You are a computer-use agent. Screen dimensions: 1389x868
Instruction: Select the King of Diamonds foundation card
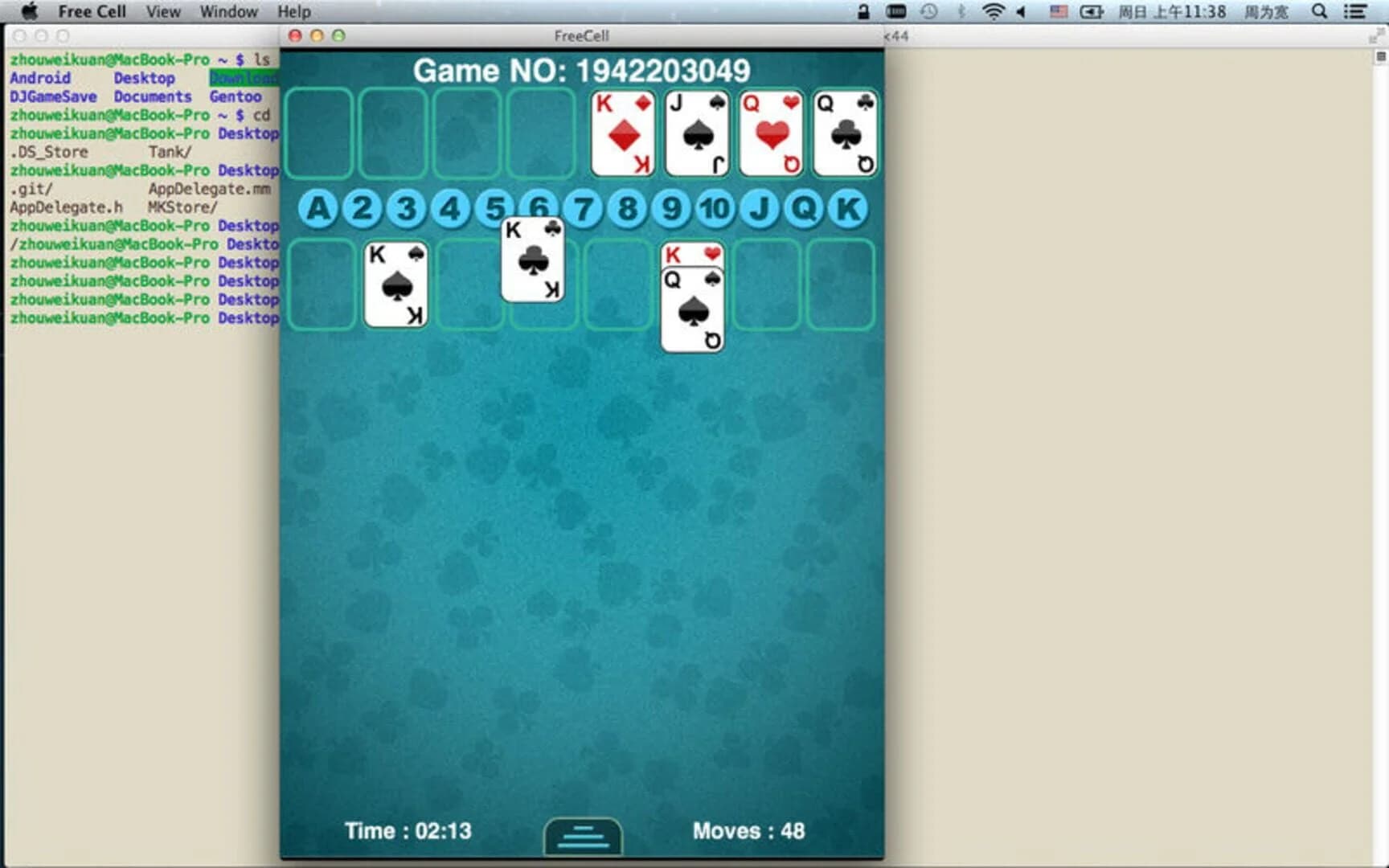(623, 133)
